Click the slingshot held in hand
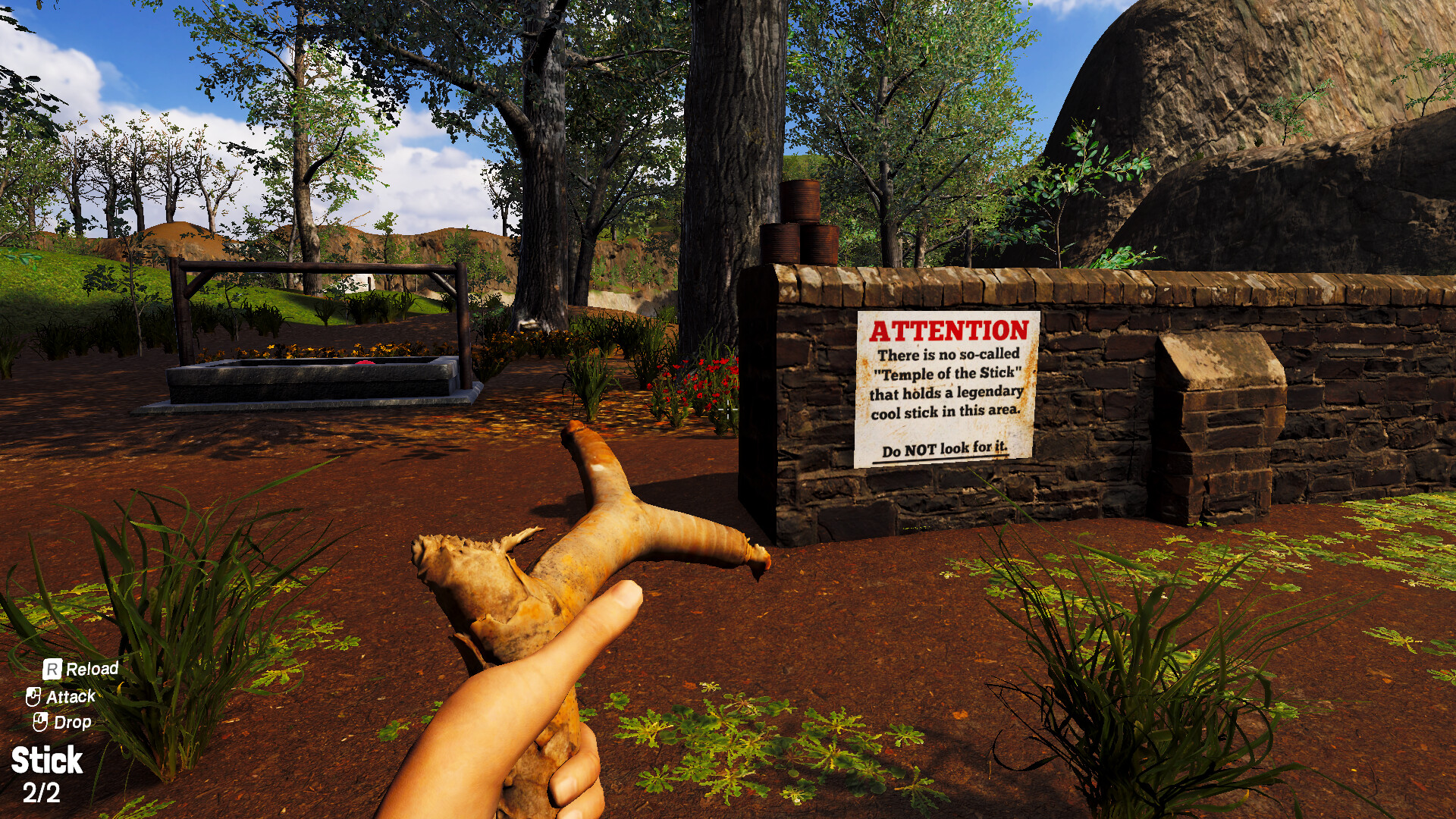Screen dimensions: 1456x819 [584, 576]
